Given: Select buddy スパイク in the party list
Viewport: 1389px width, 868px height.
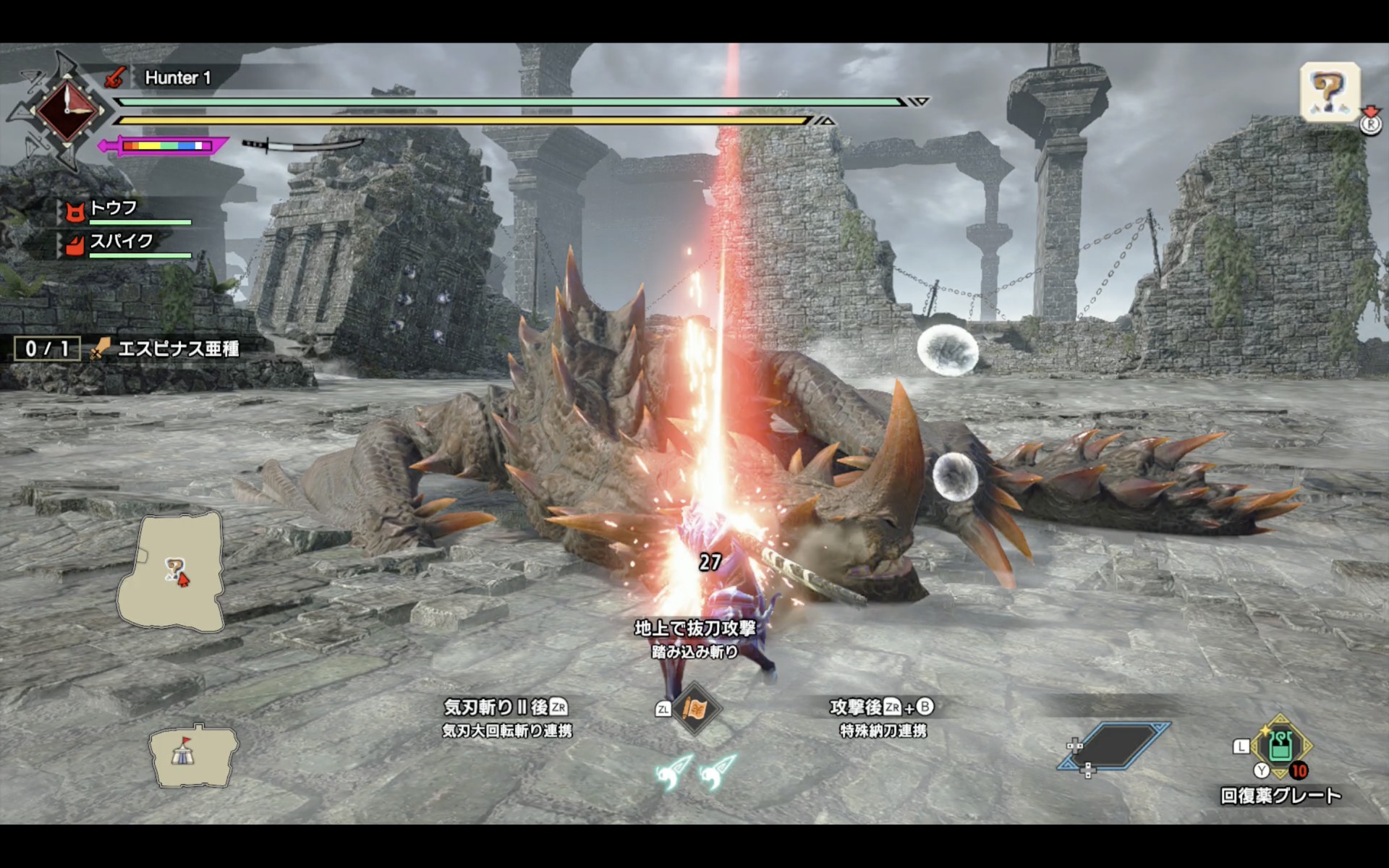Looking at the screenshot, I should (119, 242).
